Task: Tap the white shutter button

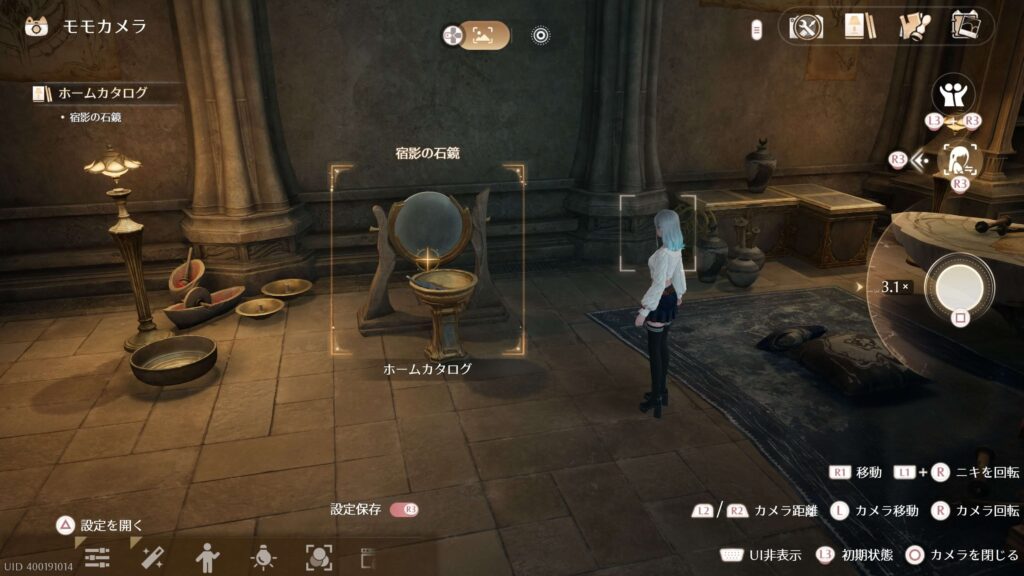Action: 959,287
